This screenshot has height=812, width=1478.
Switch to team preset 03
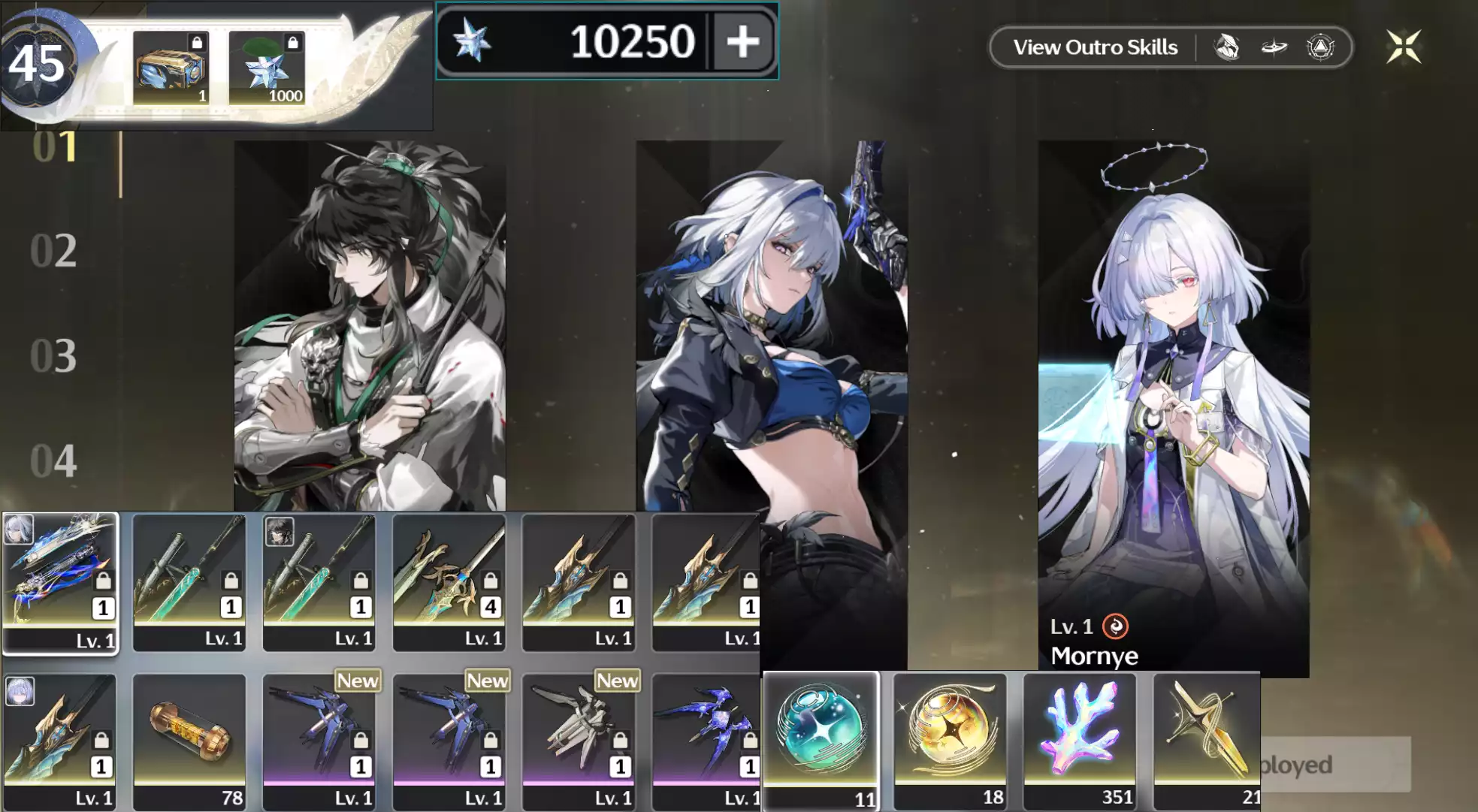53,356
